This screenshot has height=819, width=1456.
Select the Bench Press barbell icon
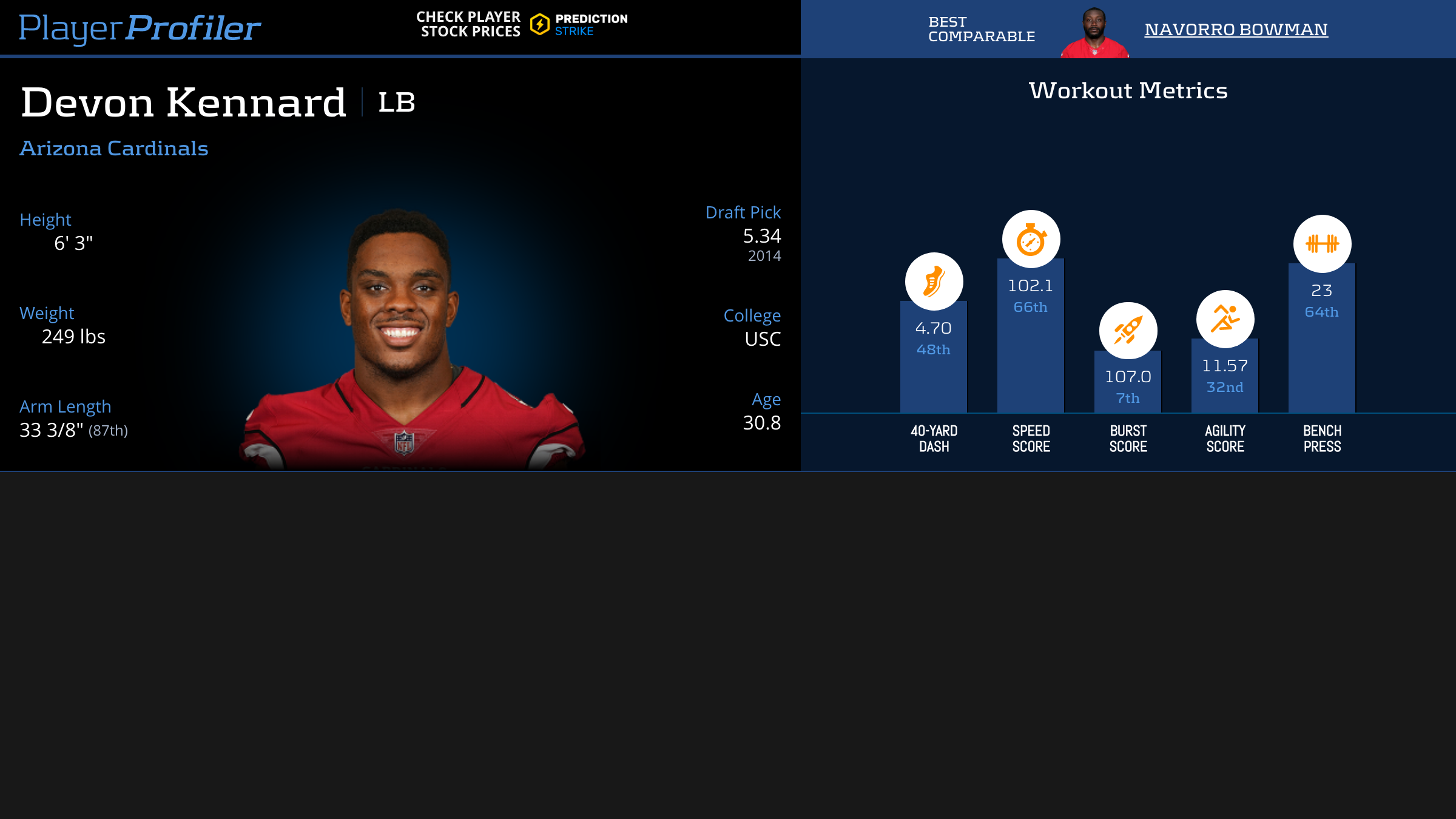point(1322,244)
